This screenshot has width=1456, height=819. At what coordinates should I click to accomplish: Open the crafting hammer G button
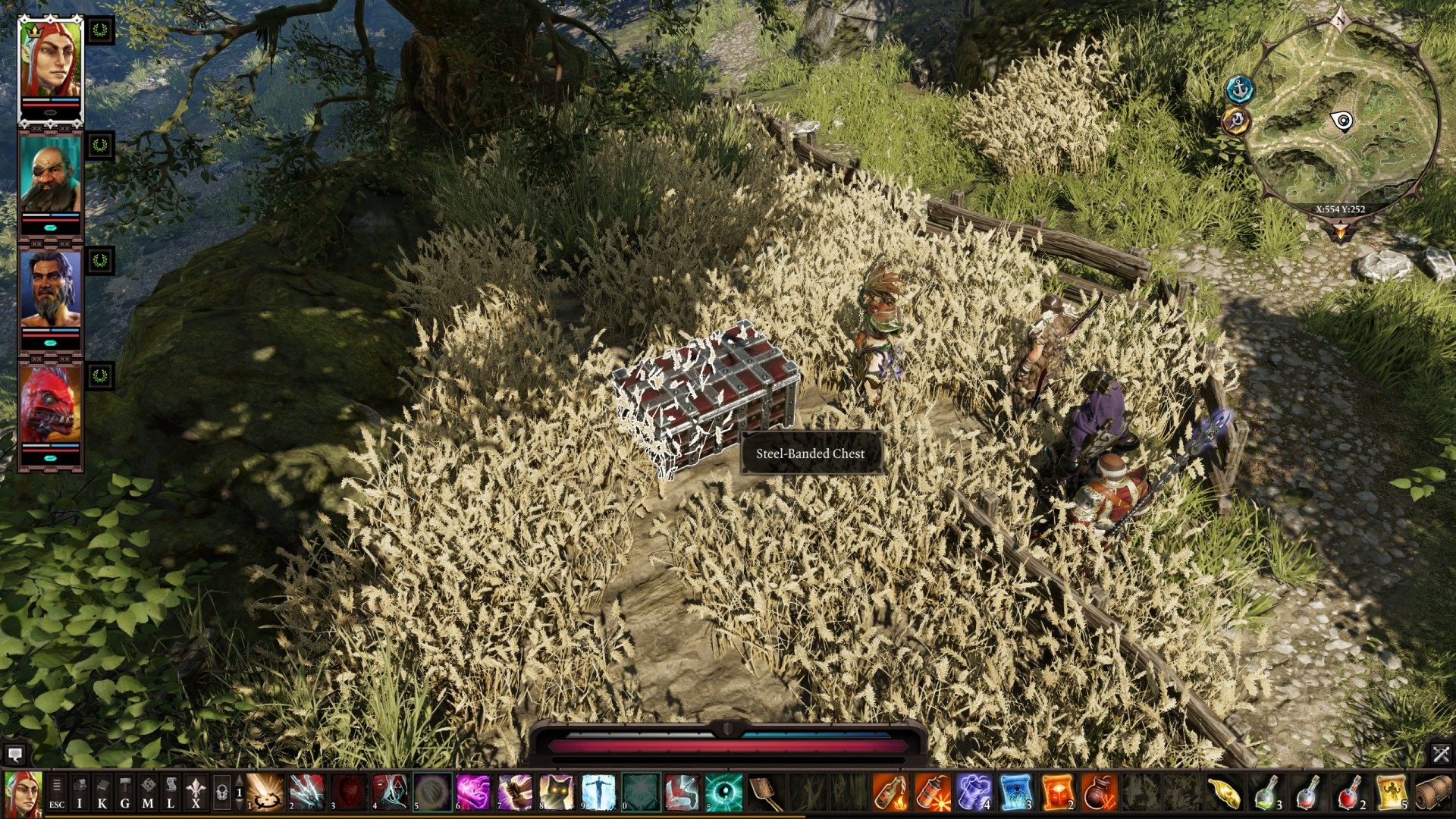(125, 792)
